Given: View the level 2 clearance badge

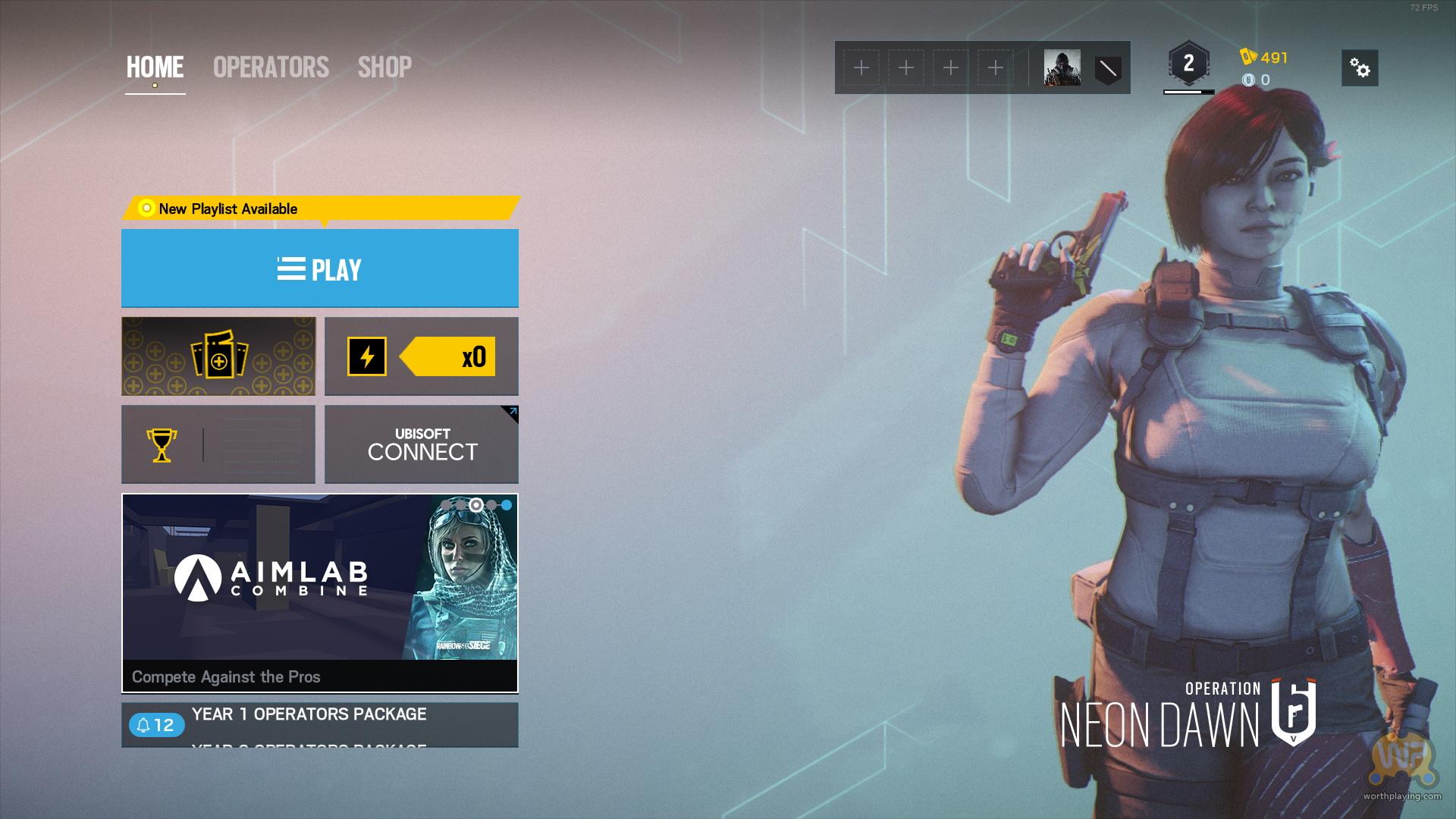Looking at the screenshot, I should [x=1188, y=64].
